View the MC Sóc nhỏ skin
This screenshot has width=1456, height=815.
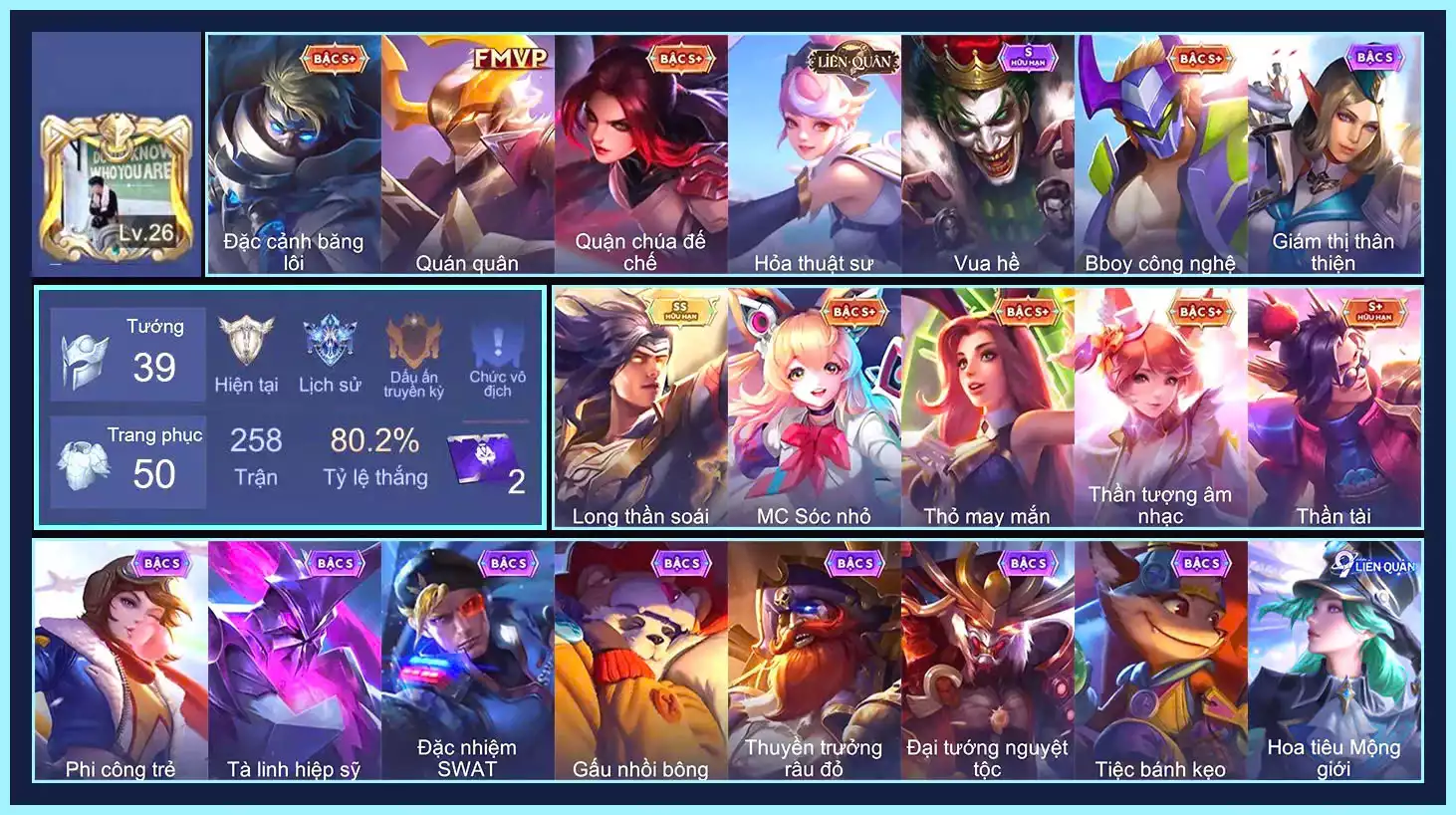[814, 407]
